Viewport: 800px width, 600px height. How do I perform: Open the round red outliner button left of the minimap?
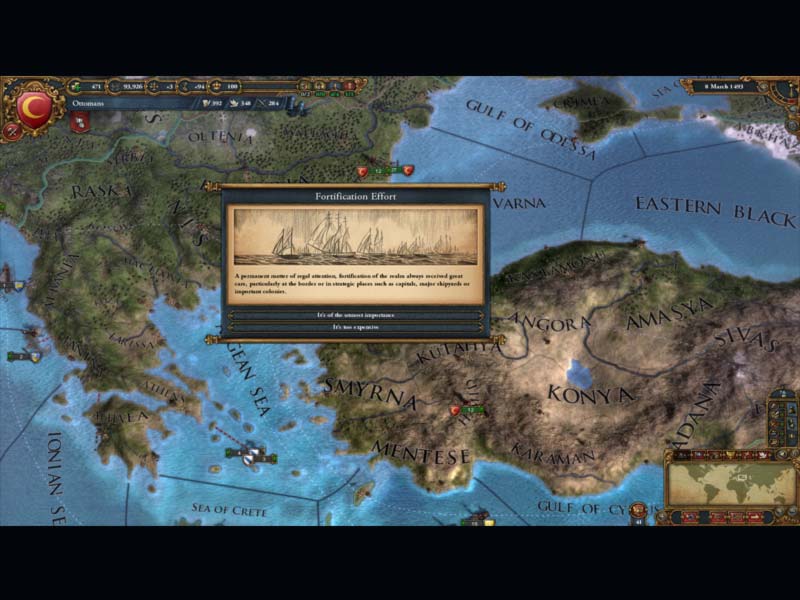tap(639, 512)
